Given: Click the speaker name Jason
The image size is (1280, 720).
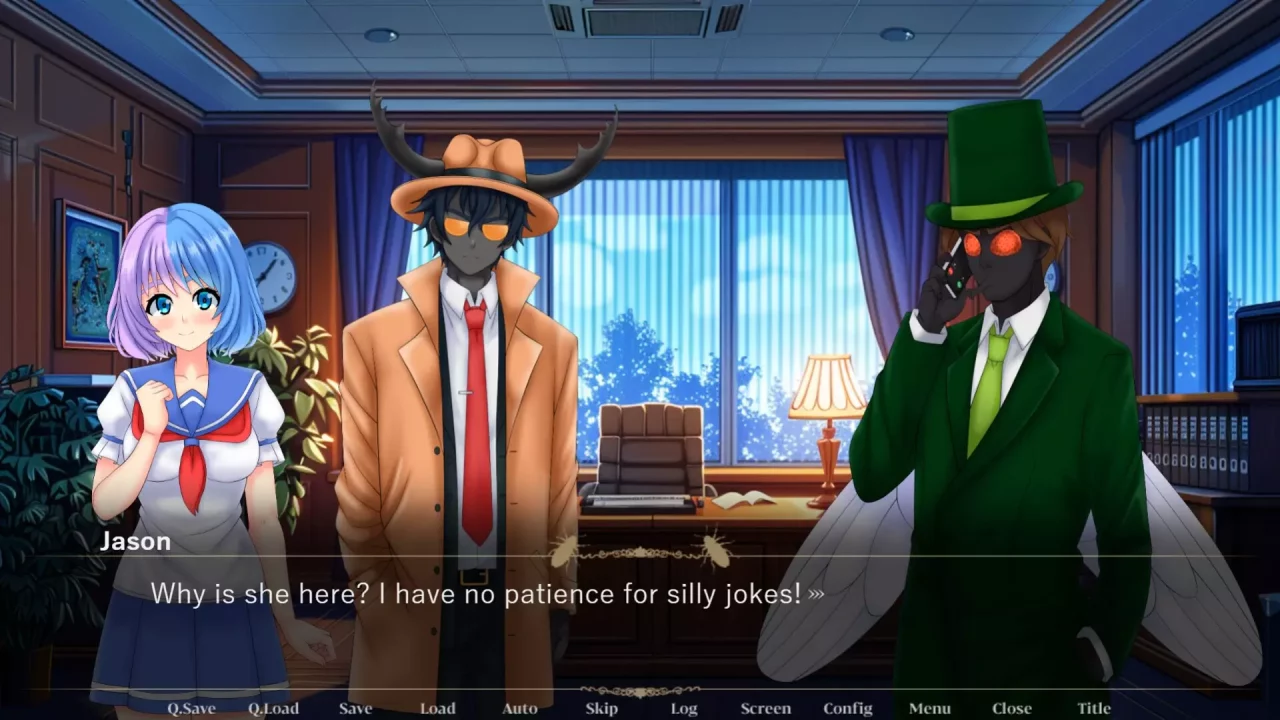Looking at the screenshot, I should click(x=135, y=541).
